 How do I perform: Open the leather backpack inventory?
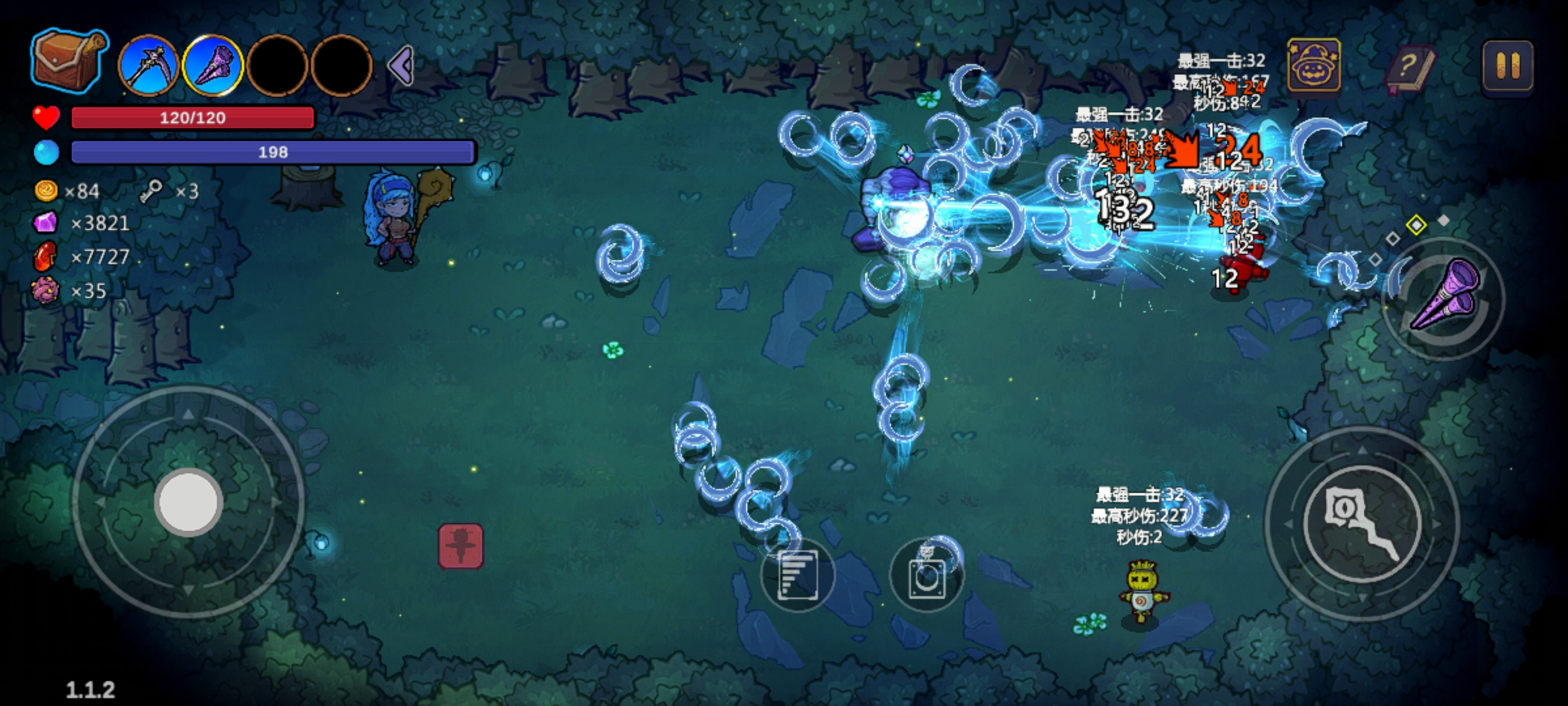(68, 60)
